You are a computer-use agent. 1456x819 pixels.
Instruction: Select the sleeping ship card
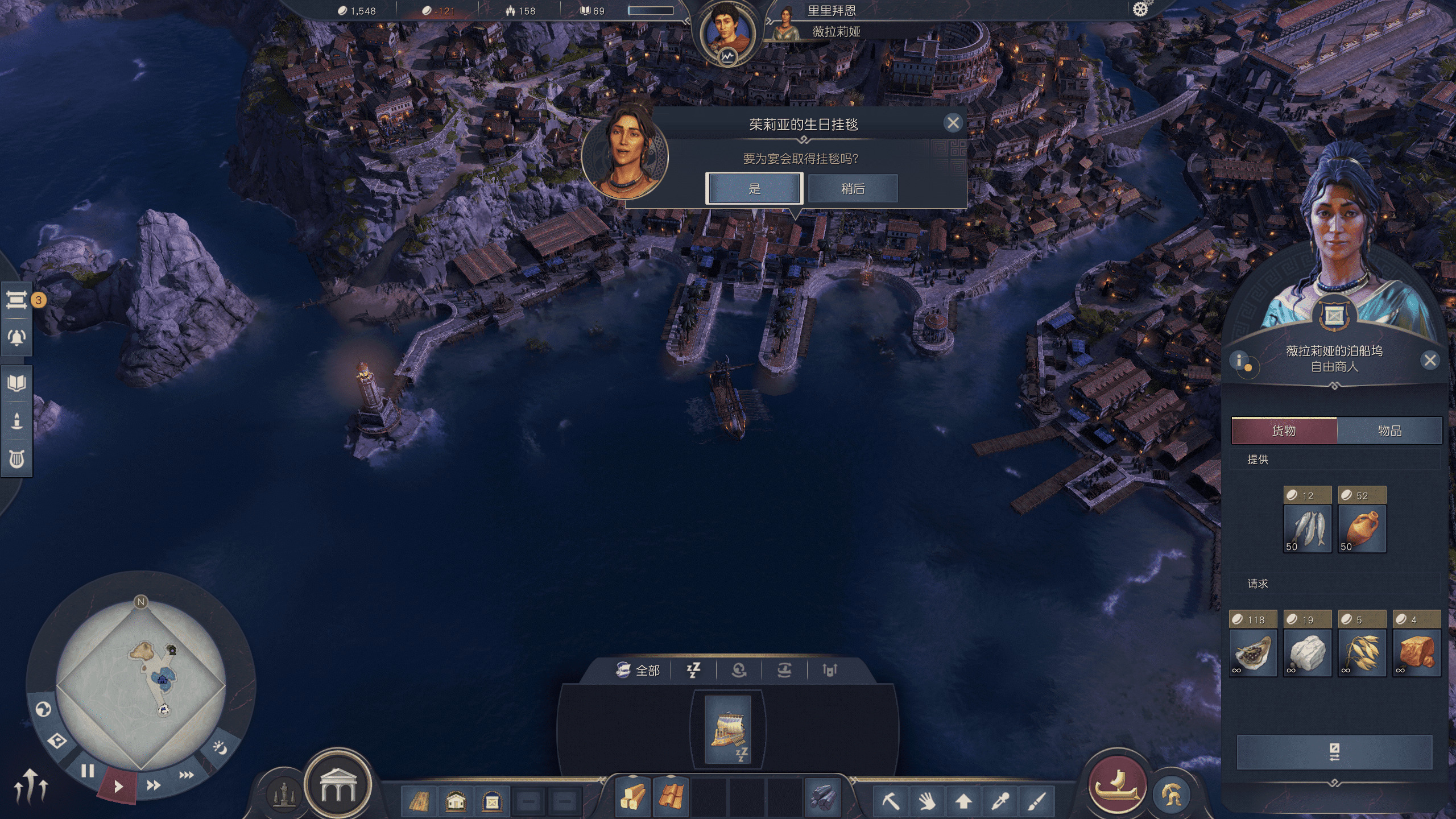tap(727, 730)
